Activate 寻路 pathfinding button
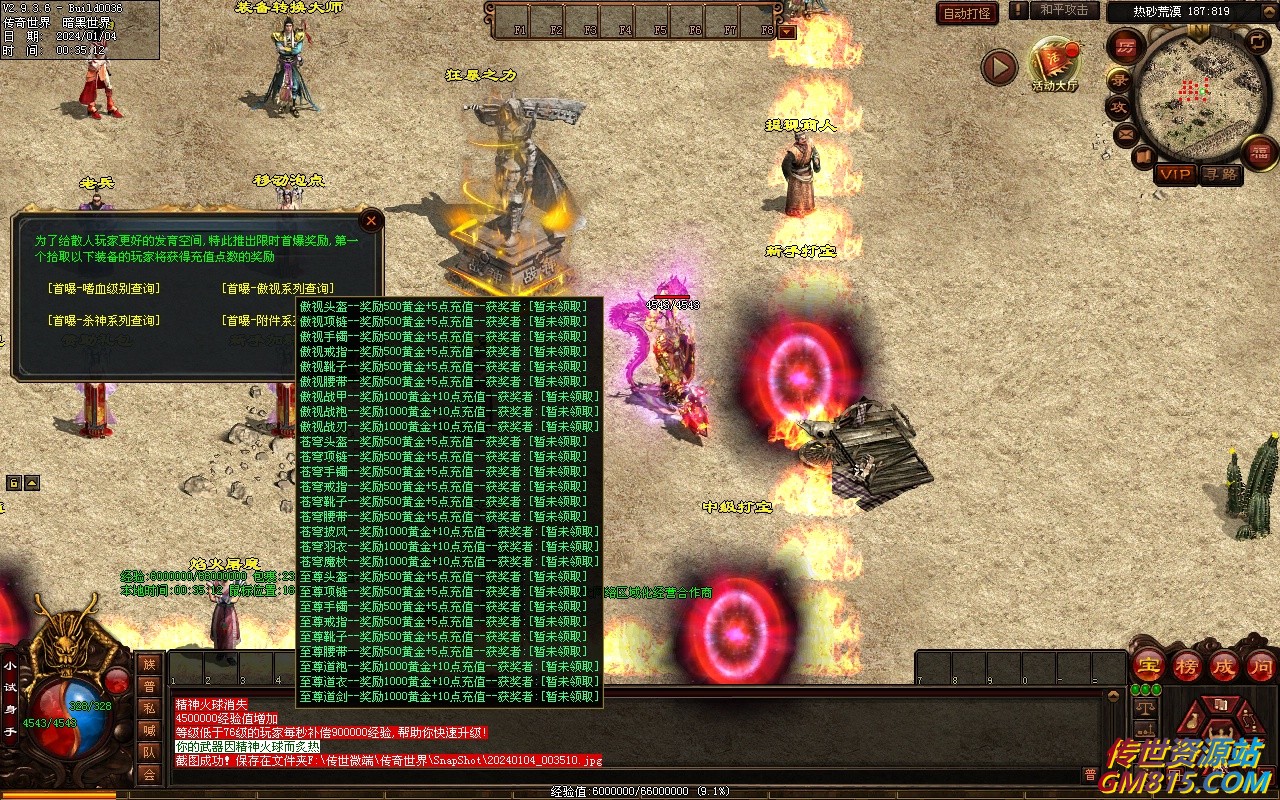This screenshot has height=800, width=1280. [1219, 174]
